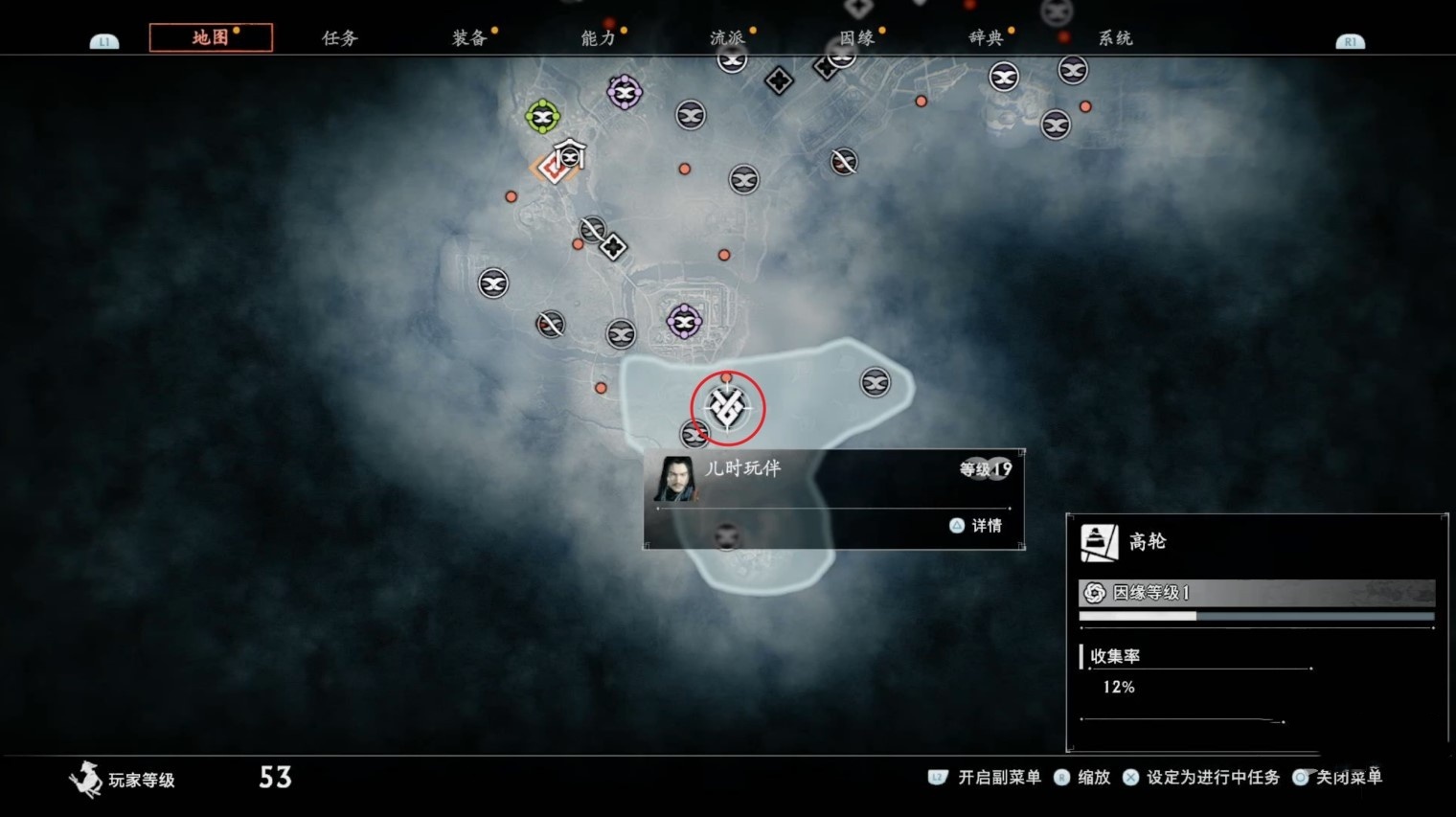Select the 流派 styles tab
The image size is (1456, 817).
pyautogui.click(x=728, y=38)
